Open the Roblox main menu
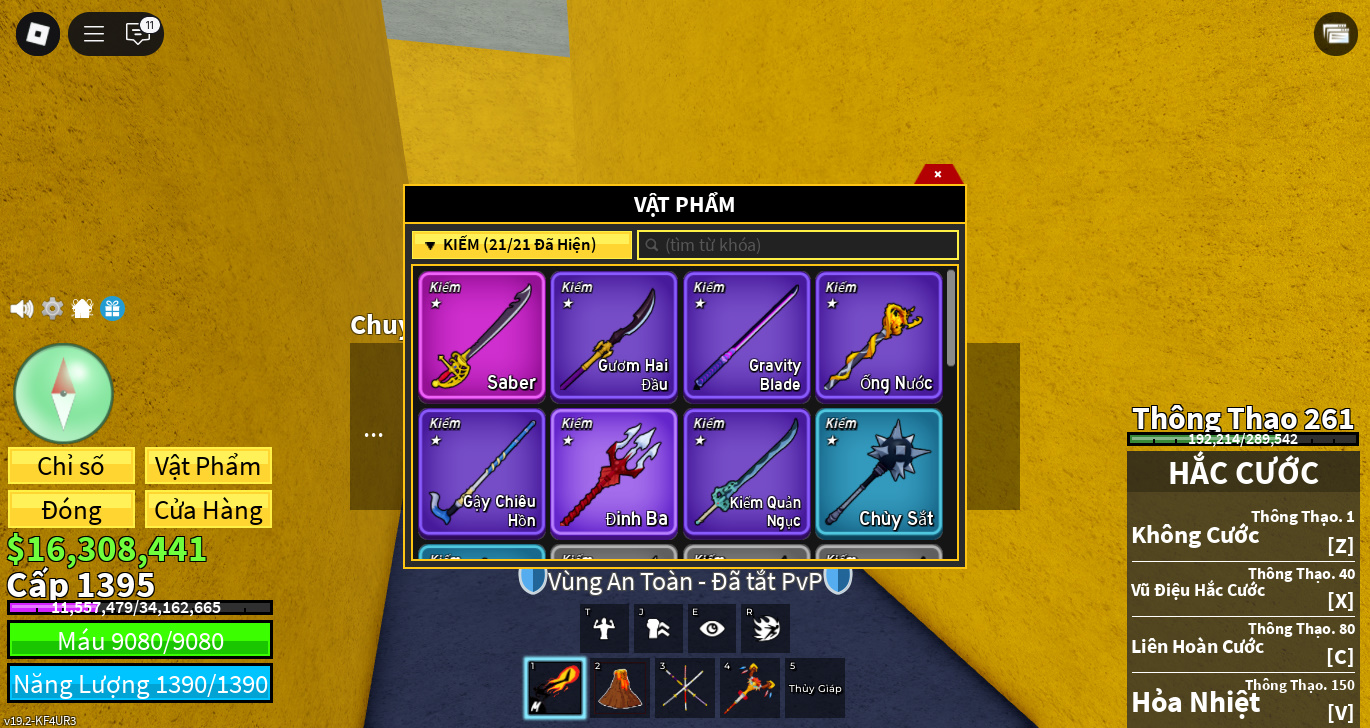 click(x=38, y=34)
